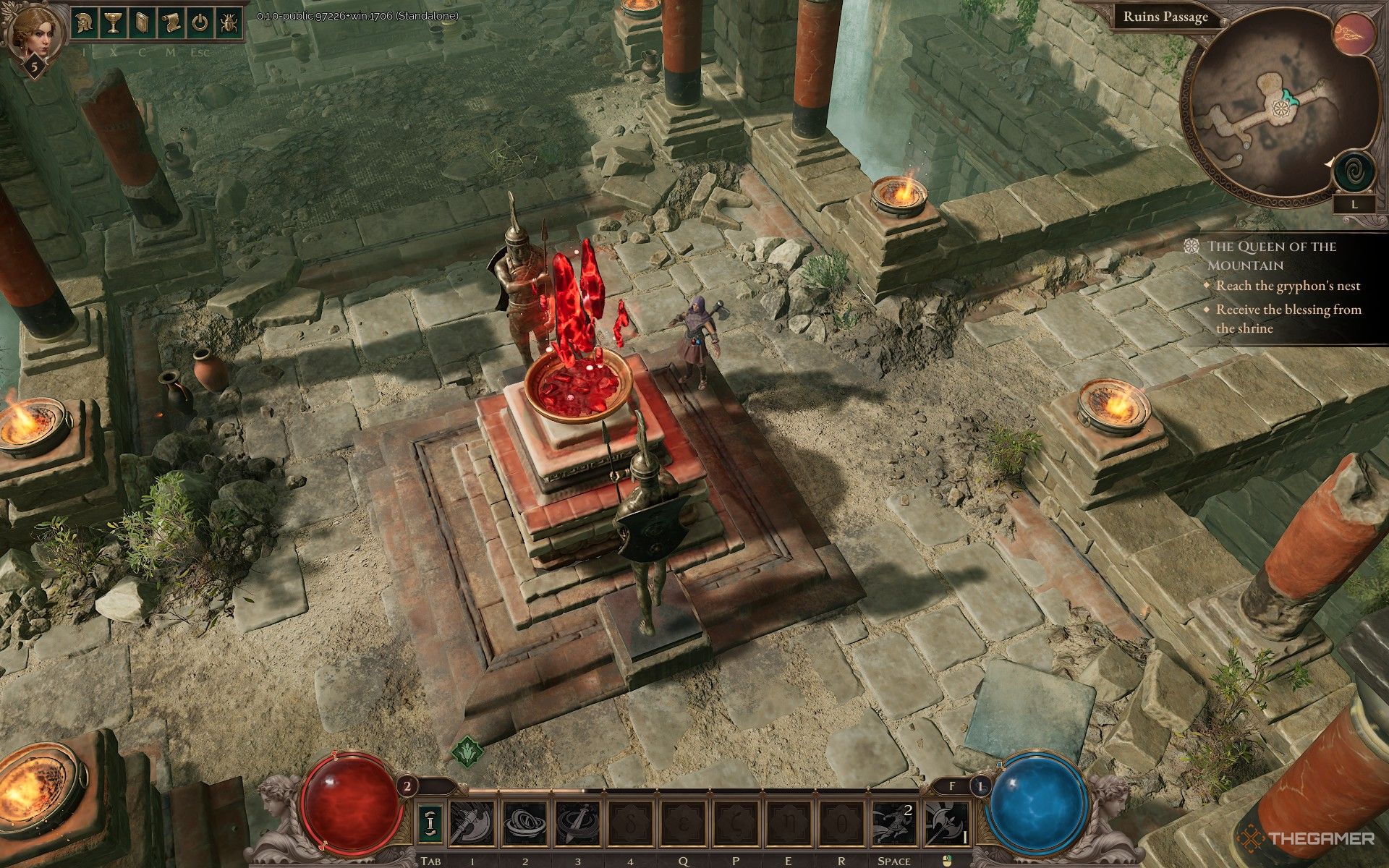
Task: Click the character portrait
Action: [x=34, y=30]
